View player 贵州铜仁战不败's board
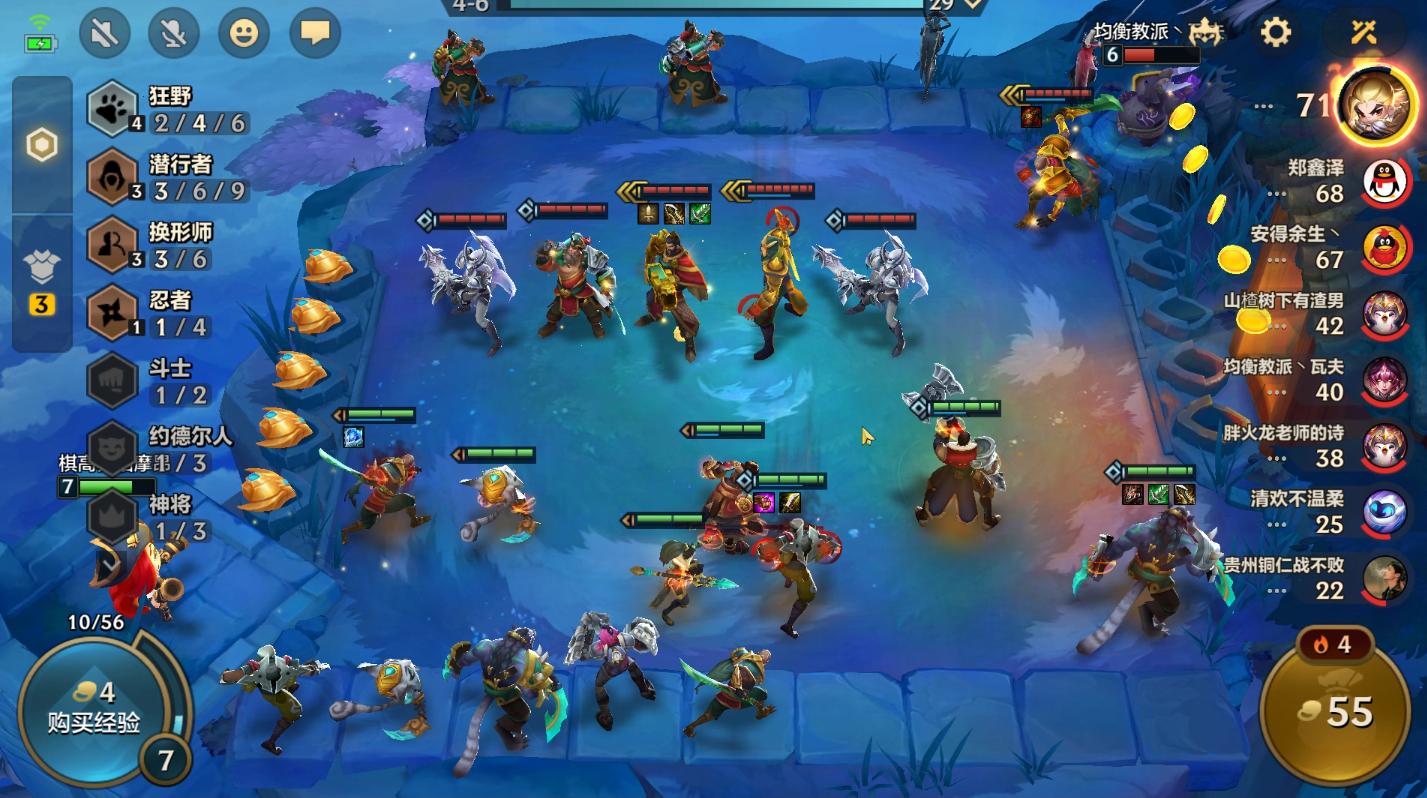The height and width of the screenshot is (798, 1427). tap(1385, 578)
